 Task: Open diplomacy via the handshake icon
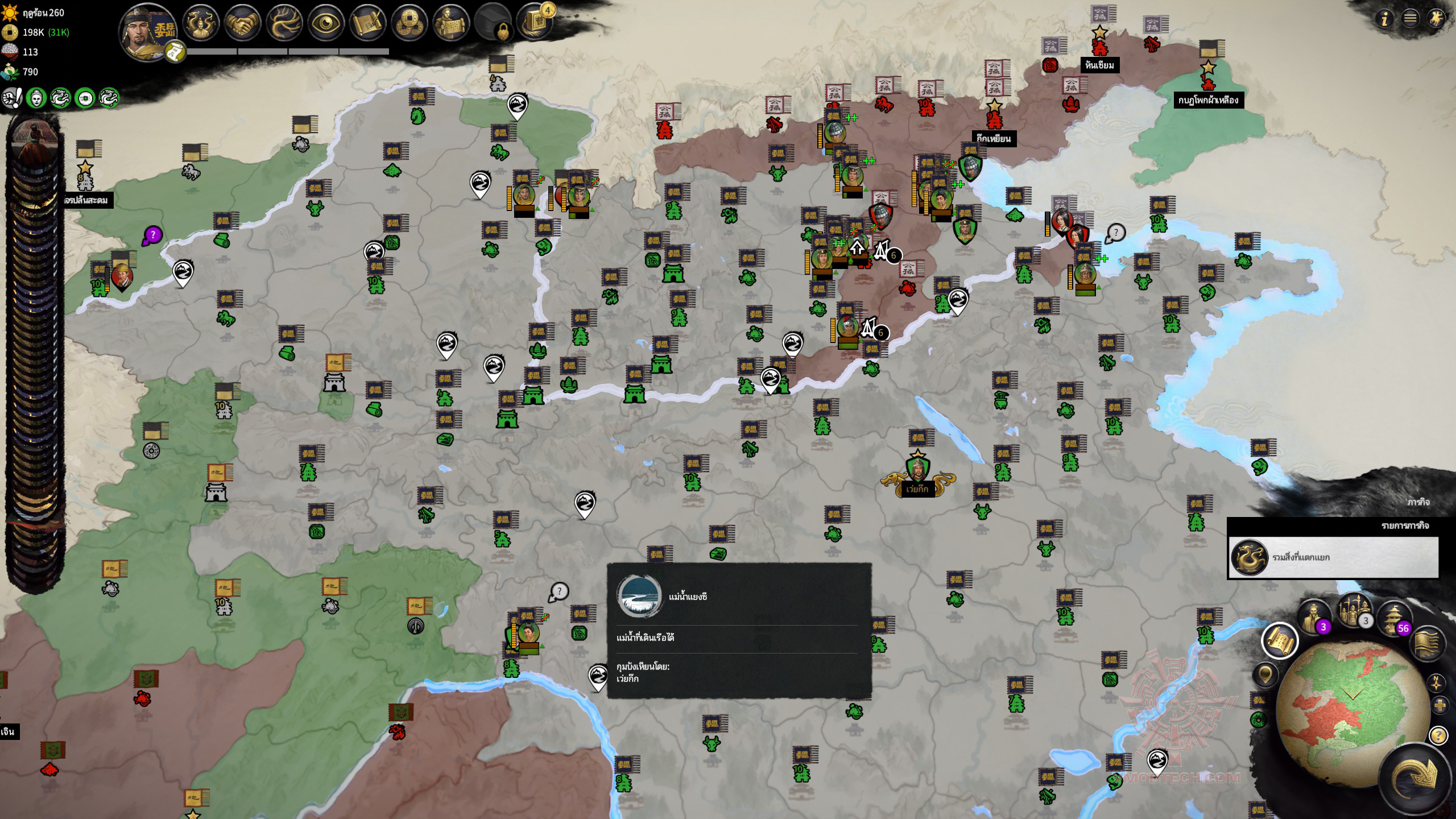243,24
